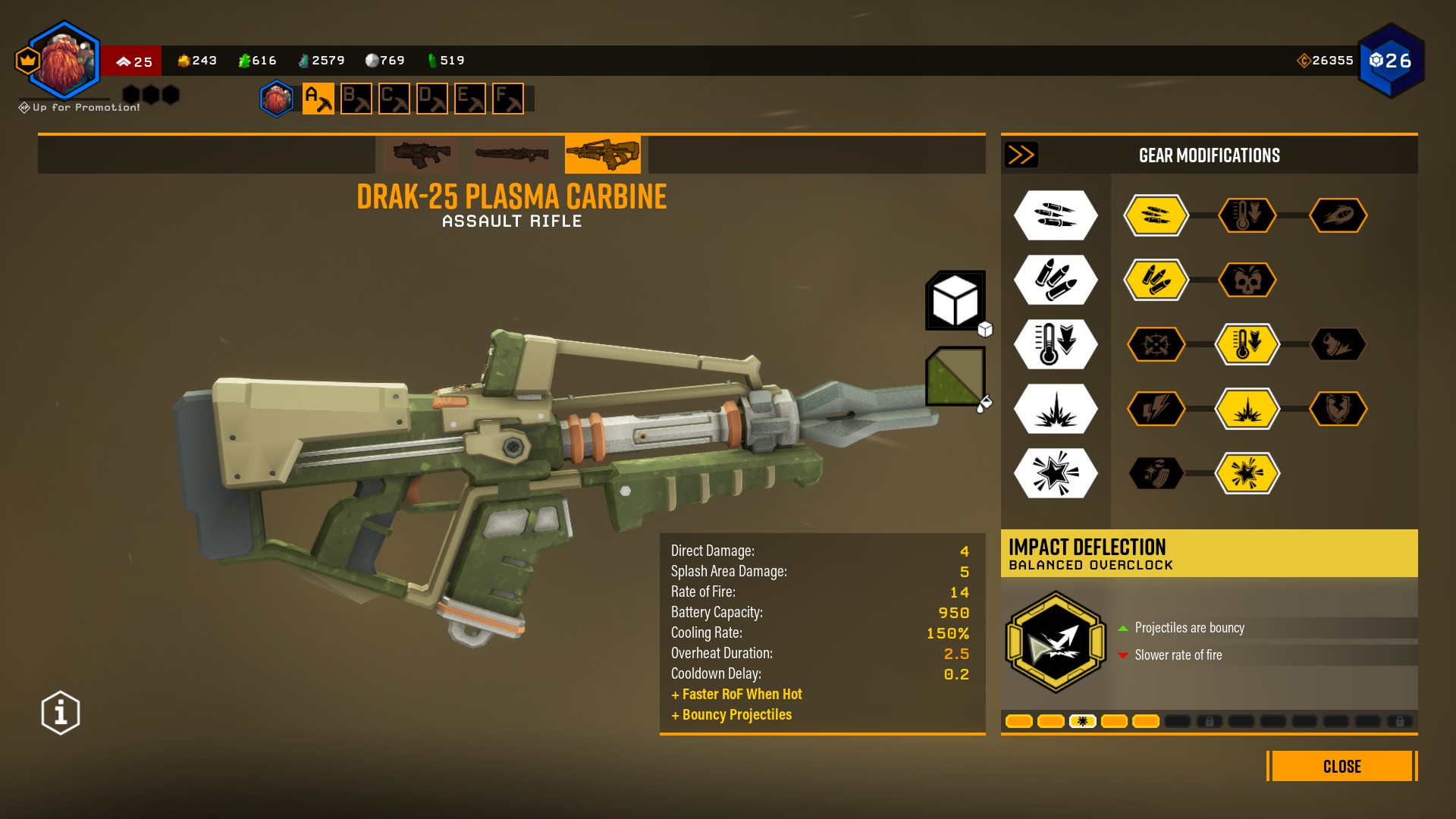Screen dimensions: 1456x819
Task: Switch to loadout slot F
Action: coord(508,99)
